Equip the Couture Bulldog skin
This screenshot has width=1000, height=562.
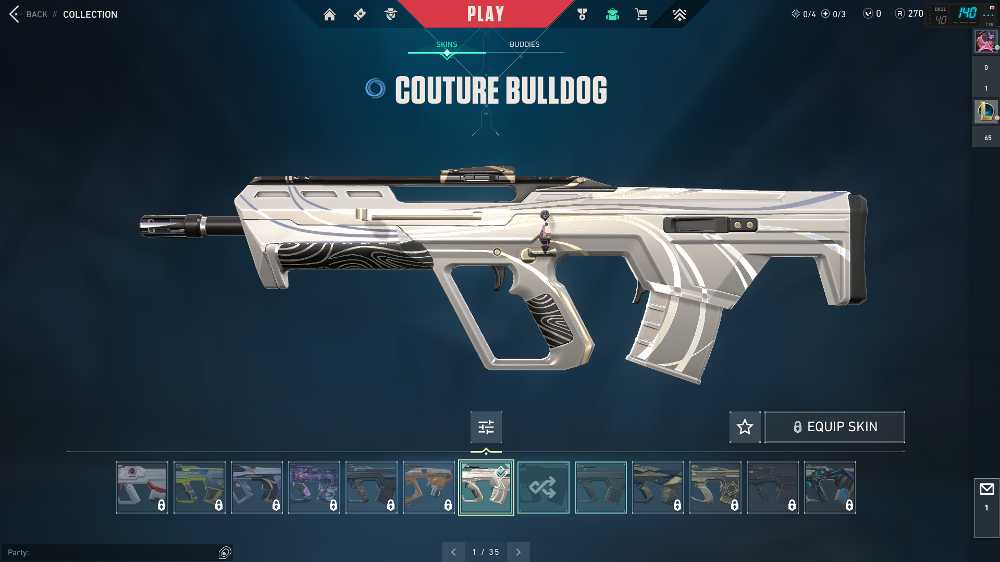tap(835, 427)
